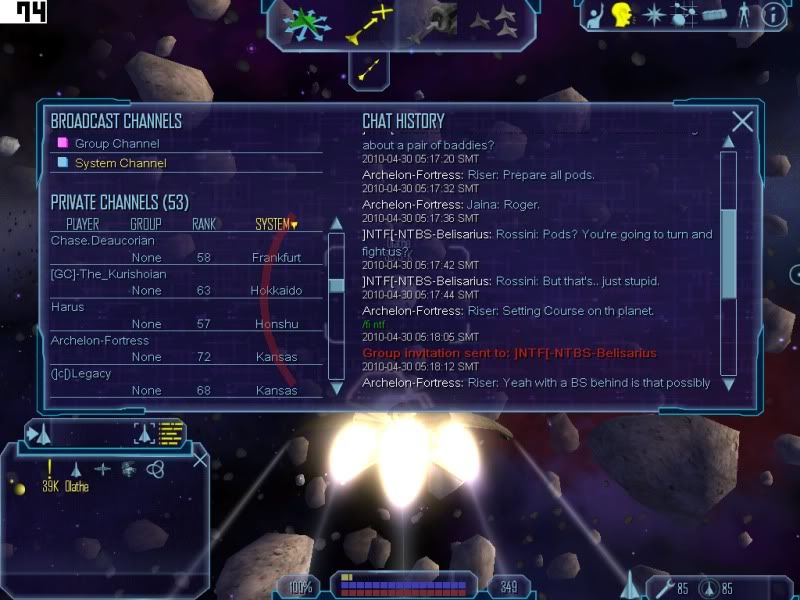Select the Olathe planet entry

coord(77,487)
